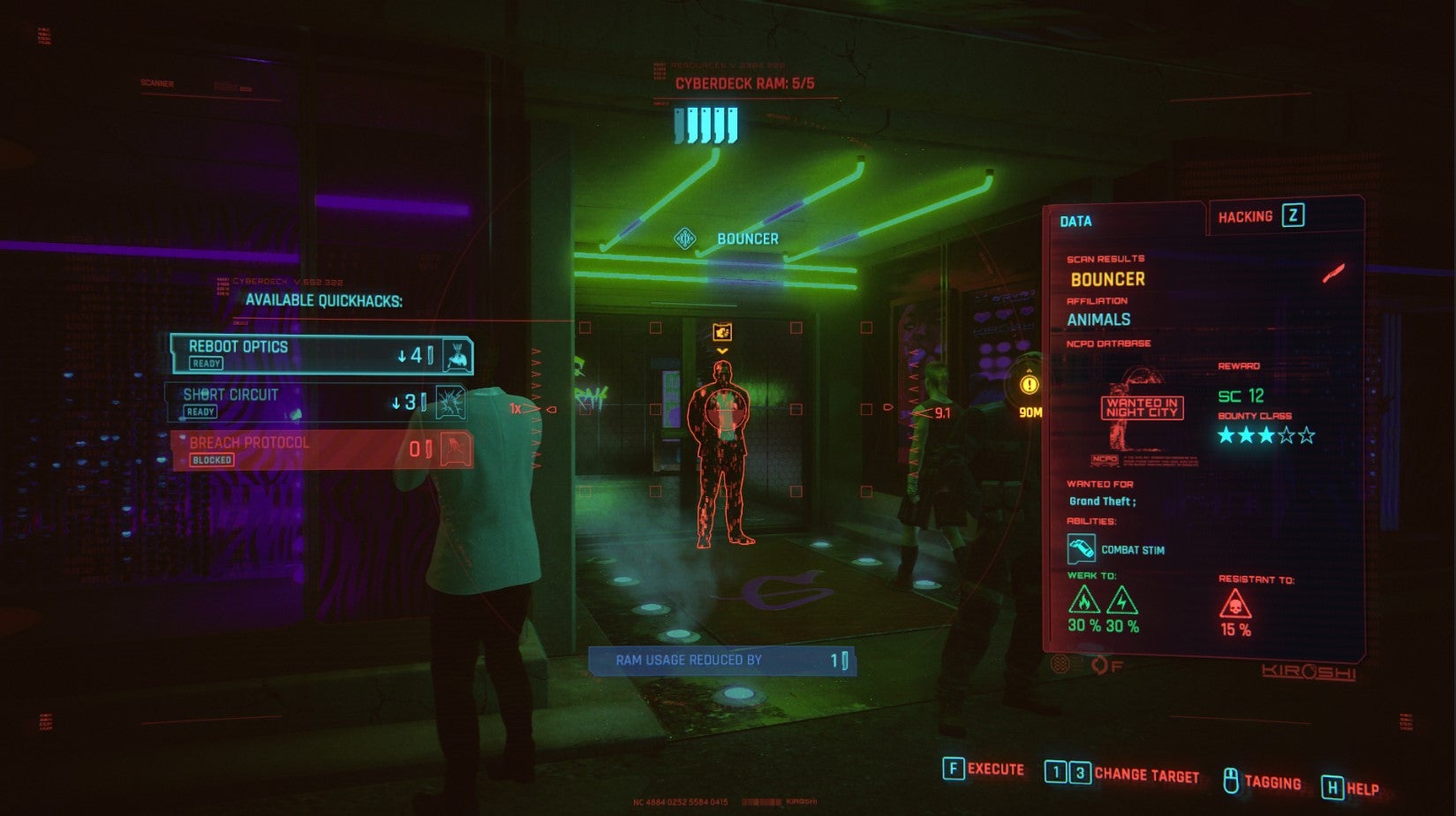The width and height of the screenshot is (1456, 816).
Task: Click the yellow exclamation objective marker
Action: coord(1030,385)
